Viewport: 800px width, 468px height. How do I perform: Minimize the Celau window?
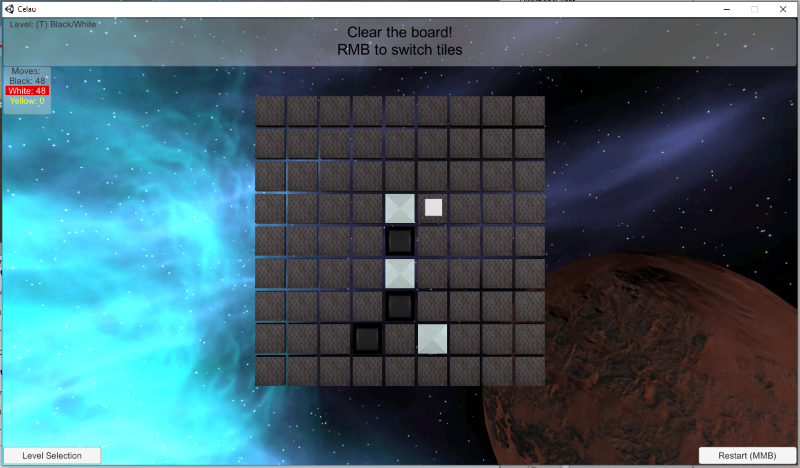pos(727,8)
